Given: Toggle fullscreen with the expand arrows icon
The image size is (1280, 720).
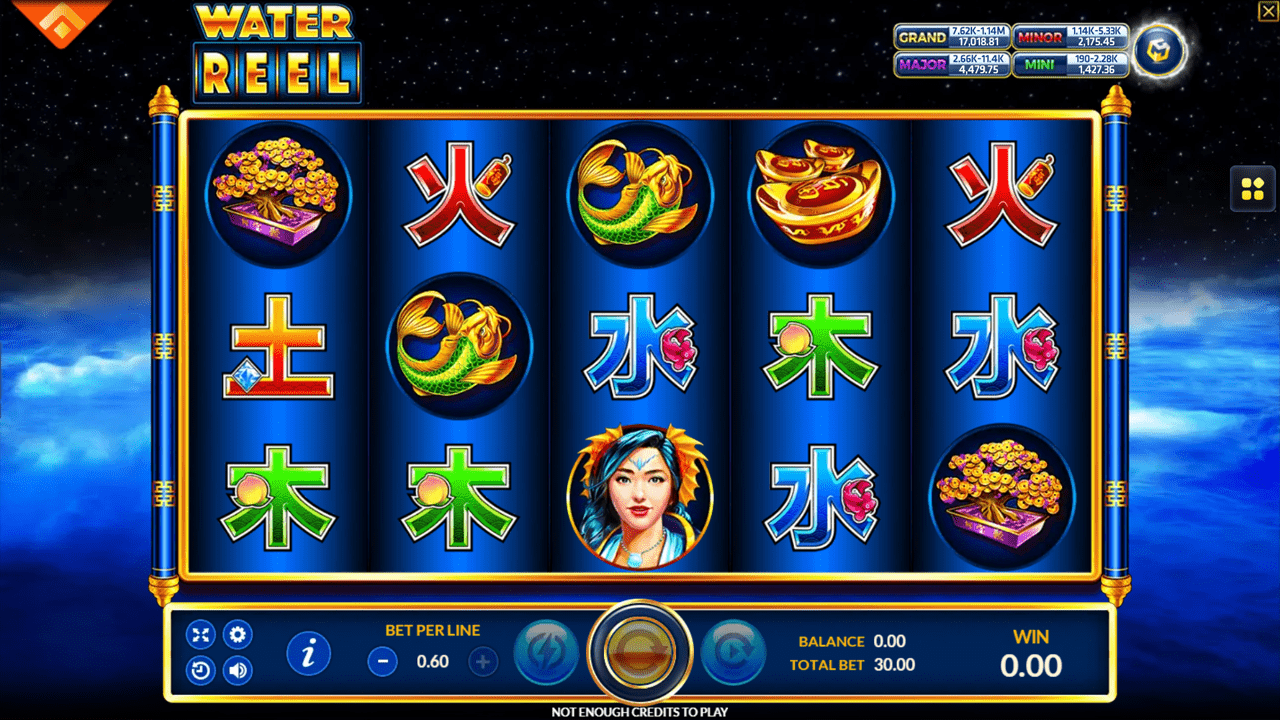Looking at the screenshot, I should pyautogui.click(x=201, y=634).
